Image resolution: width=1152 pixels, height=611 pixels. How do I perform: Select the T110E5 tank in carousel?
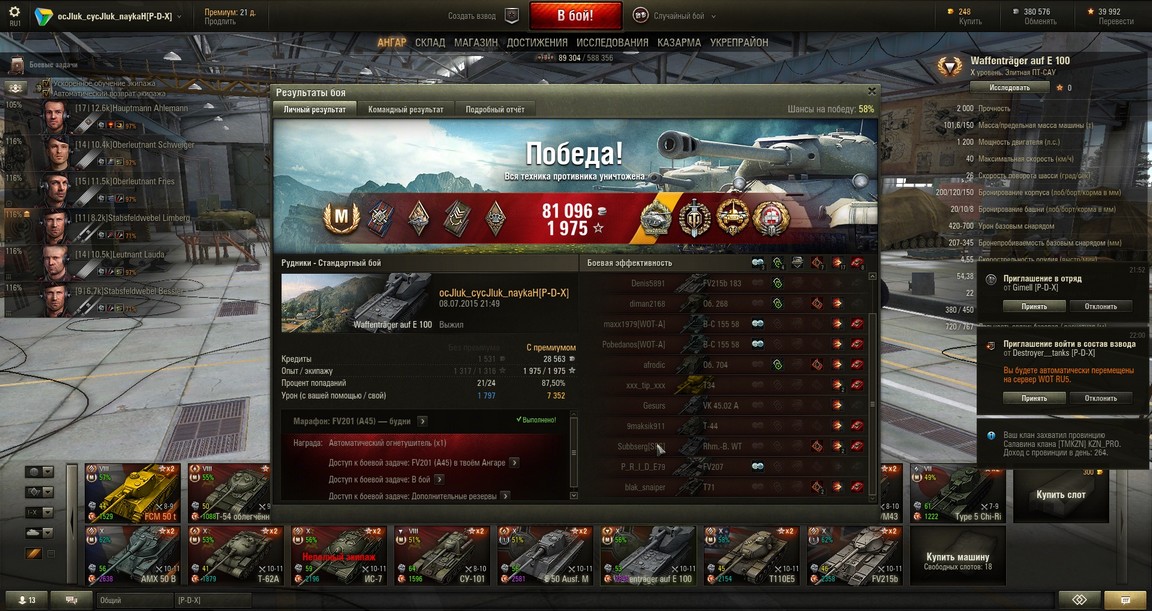(x=748, y=555)
